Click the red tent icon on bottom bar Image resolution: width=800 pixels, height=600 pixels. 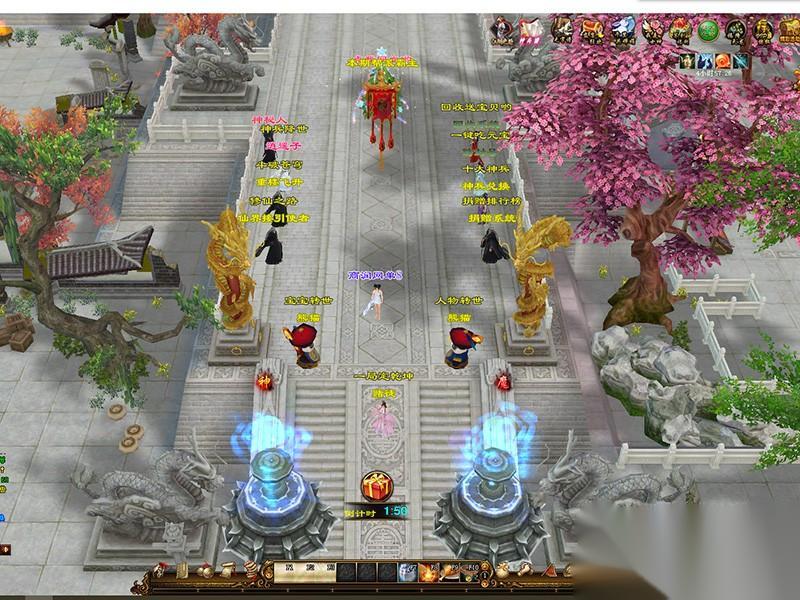(551, 571)
